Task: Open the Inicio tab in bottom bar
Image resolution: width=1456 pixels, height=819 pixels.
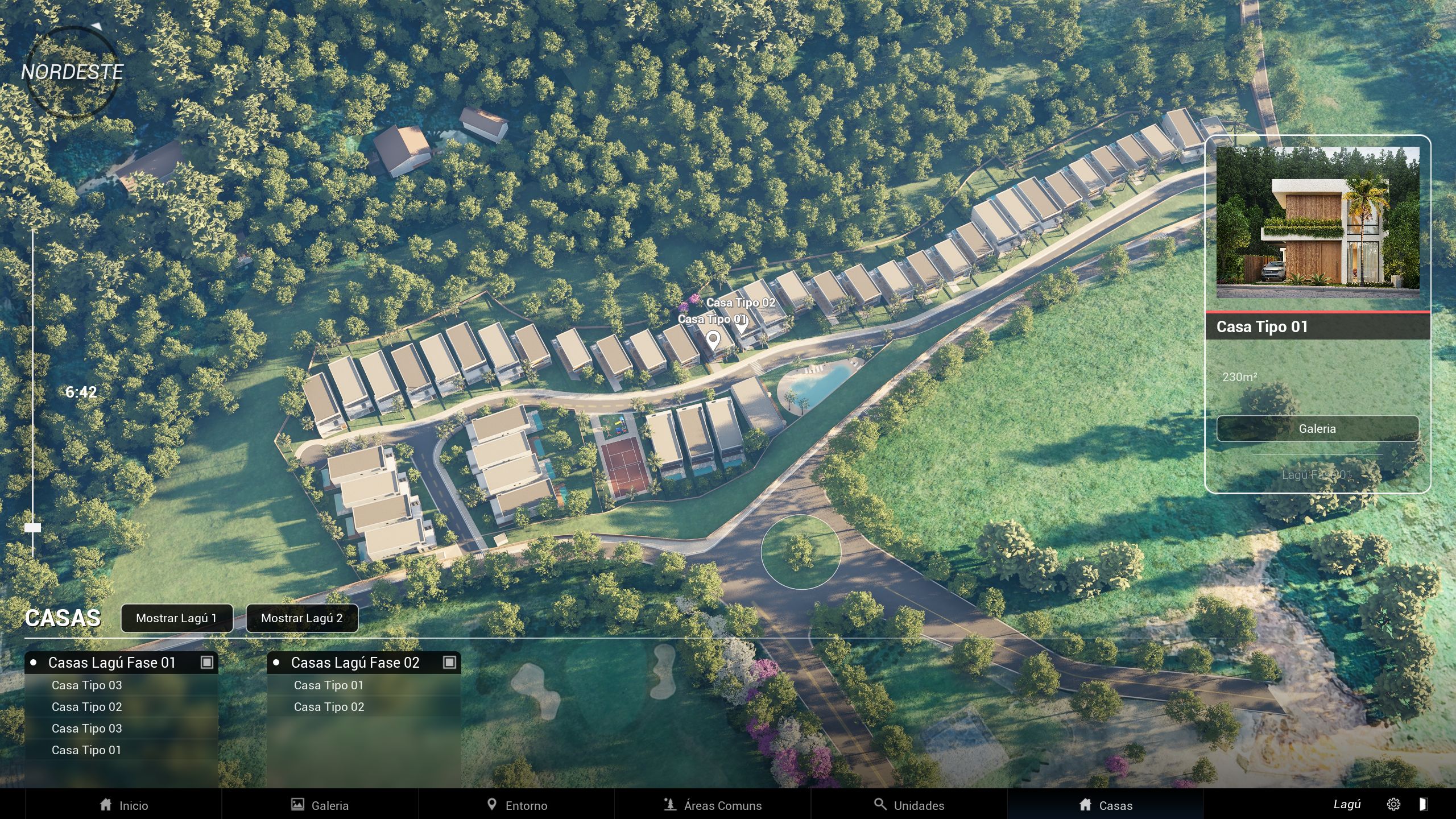Action: pos(123,805)
